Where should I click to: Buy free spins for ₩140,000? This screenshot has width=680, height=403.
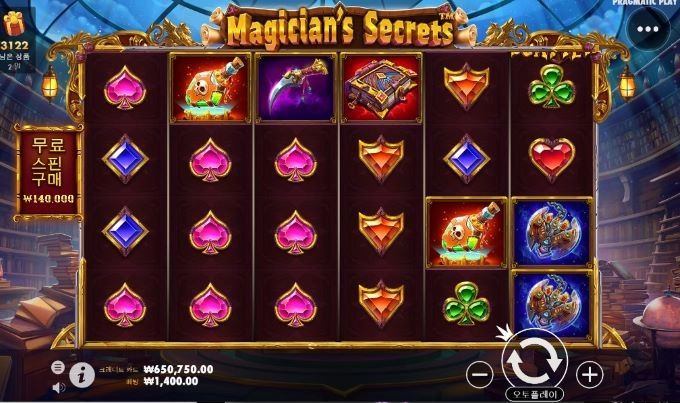49,168
